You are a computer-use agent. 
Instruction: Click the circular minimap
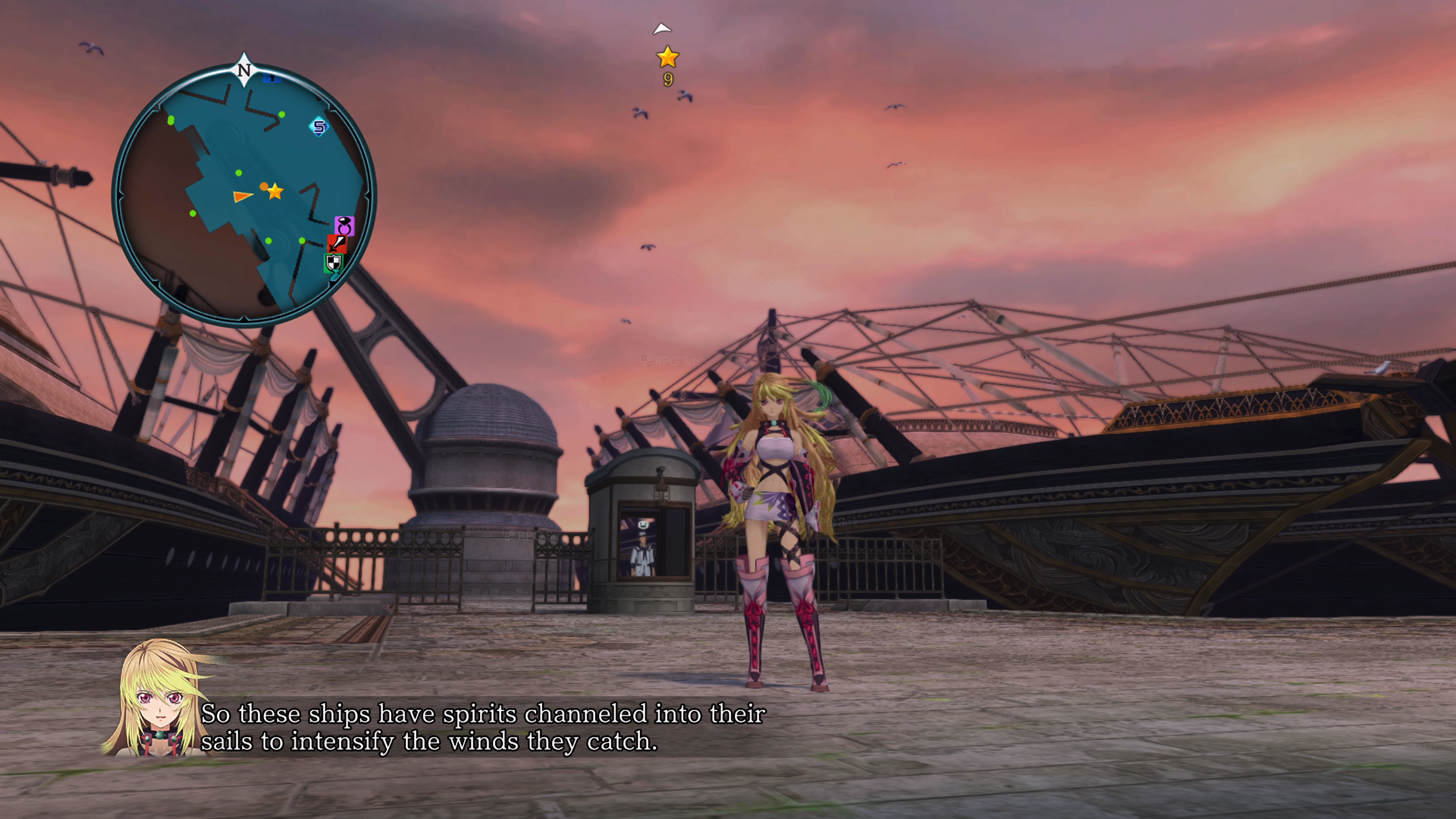point(243,195)
